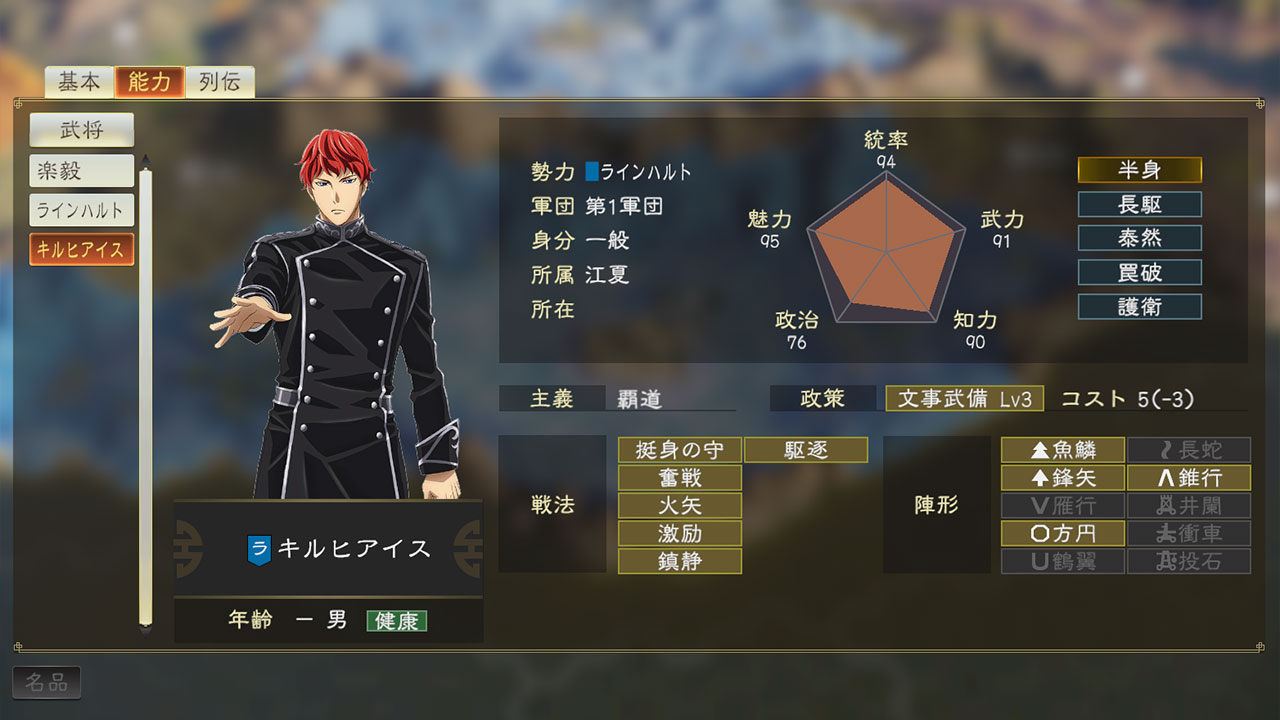Screen dimensions: 1280x720
Task: Click the 錐行 formation
Action: pyautogui.click(x=1189, y=478)
